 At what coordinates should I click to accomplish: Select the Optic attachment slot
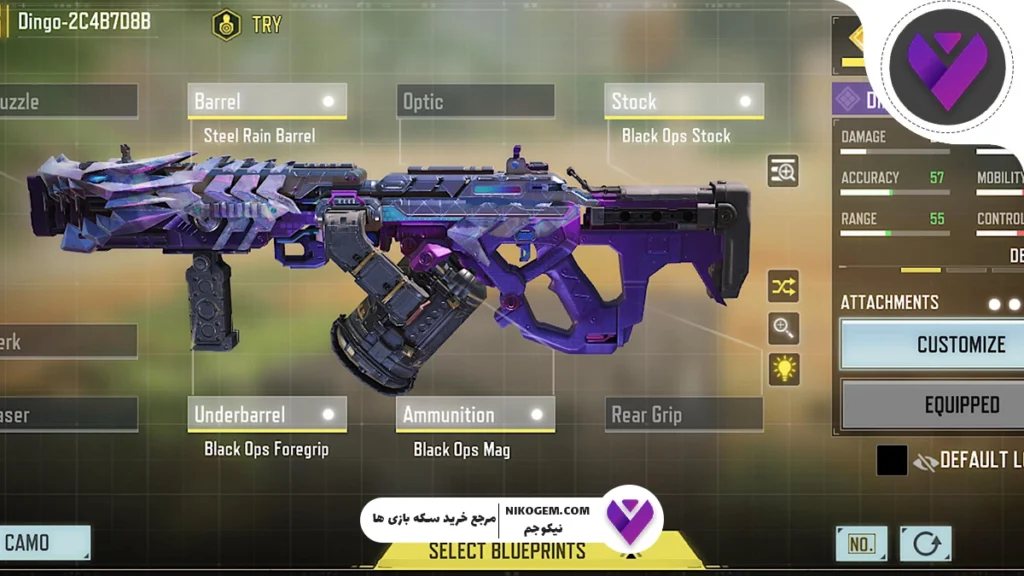475,101
